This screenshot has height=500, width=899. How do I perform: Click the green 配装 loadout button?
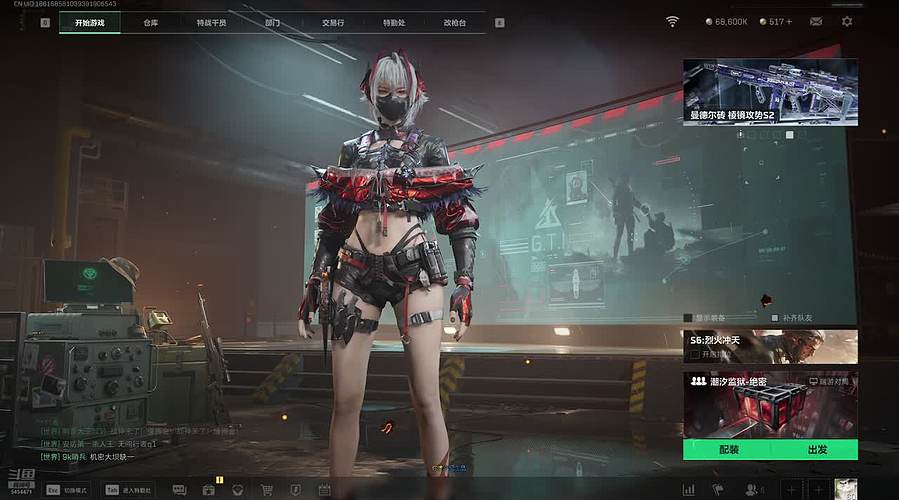coord(728,450)
